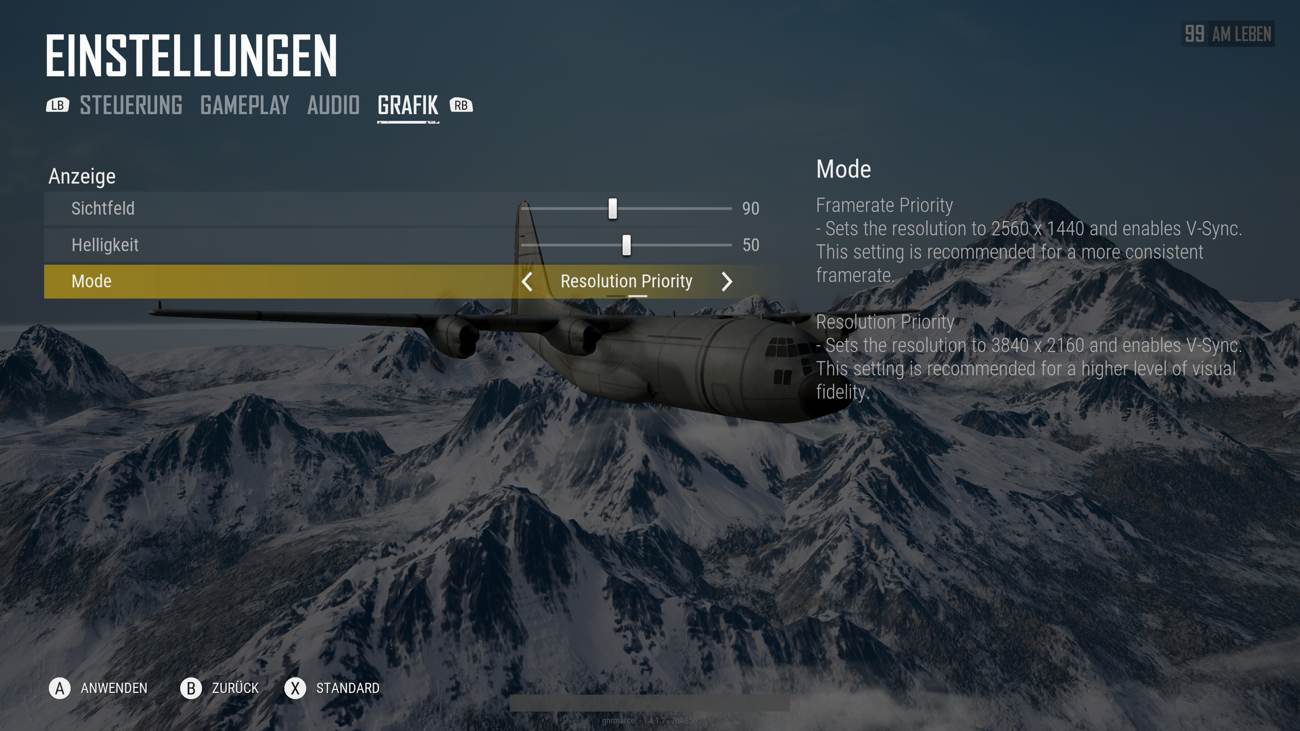This screenshot has height=731, width=1300.
Task: Click the Sichtfeld slider handle
Action: coord(612,208)
